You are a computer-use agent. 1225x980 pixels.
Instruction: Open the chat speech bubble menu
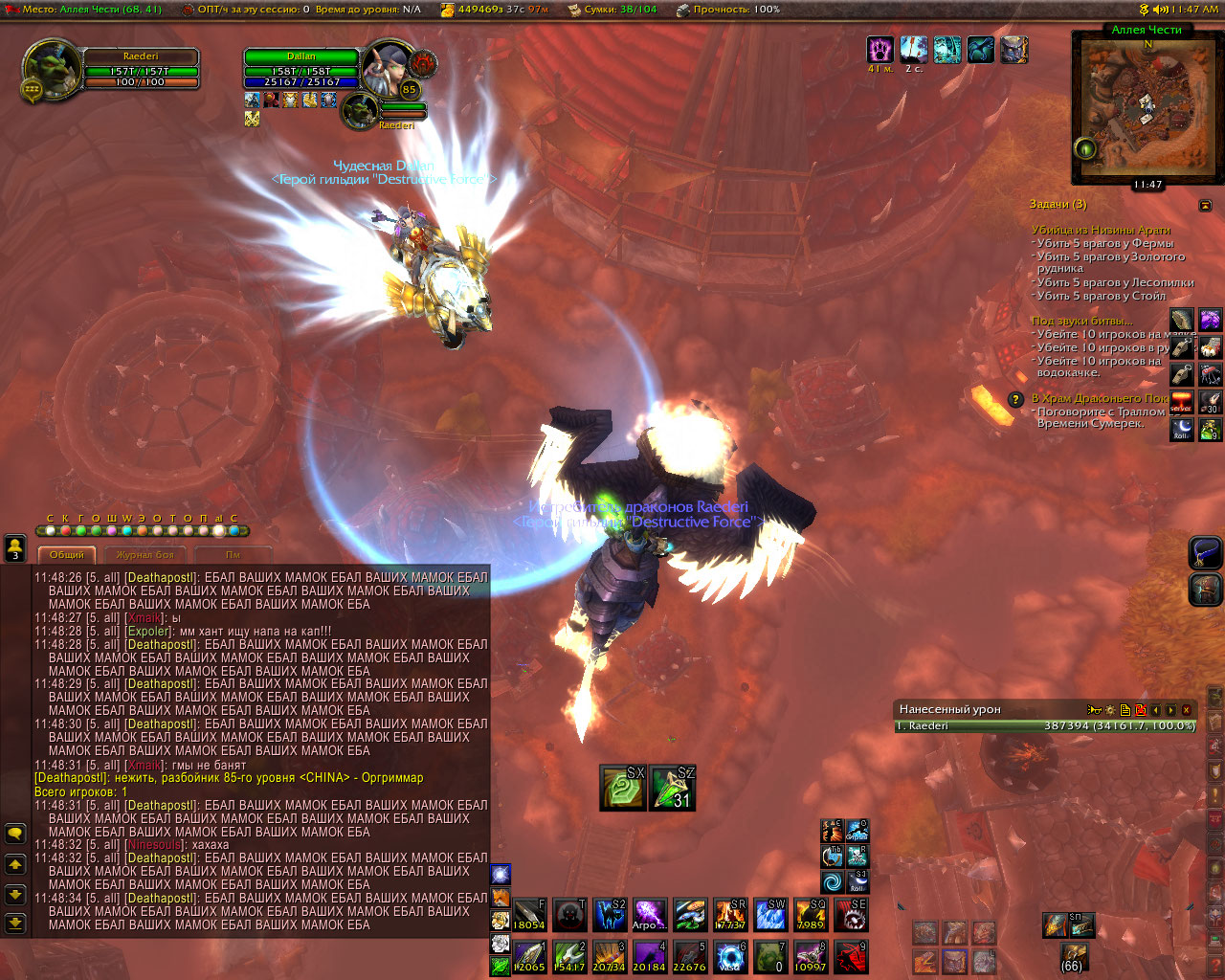(x=15, y=834)
